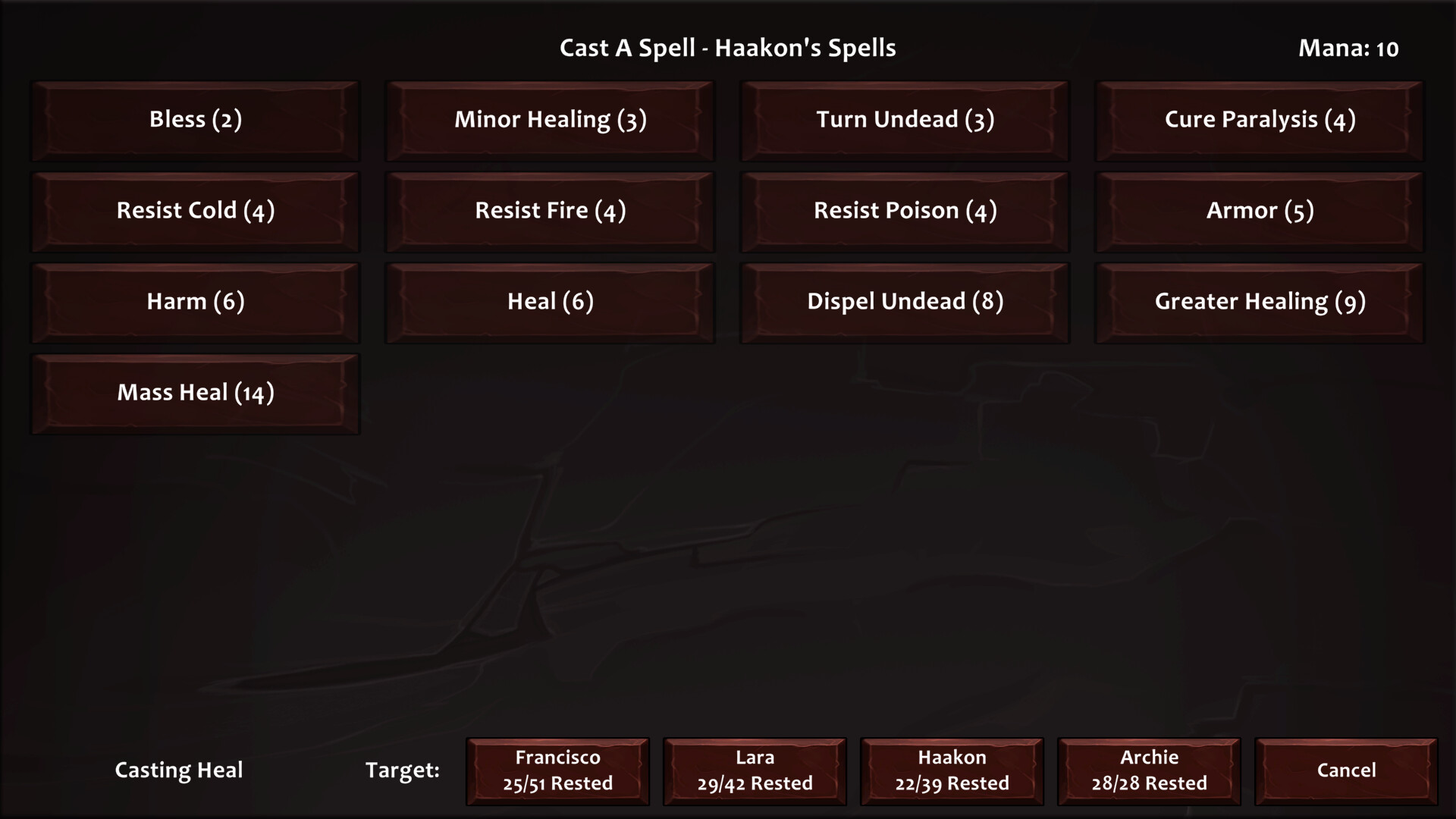
Task: Choose Cure Paralysis spell
Action: (1259, 120)
